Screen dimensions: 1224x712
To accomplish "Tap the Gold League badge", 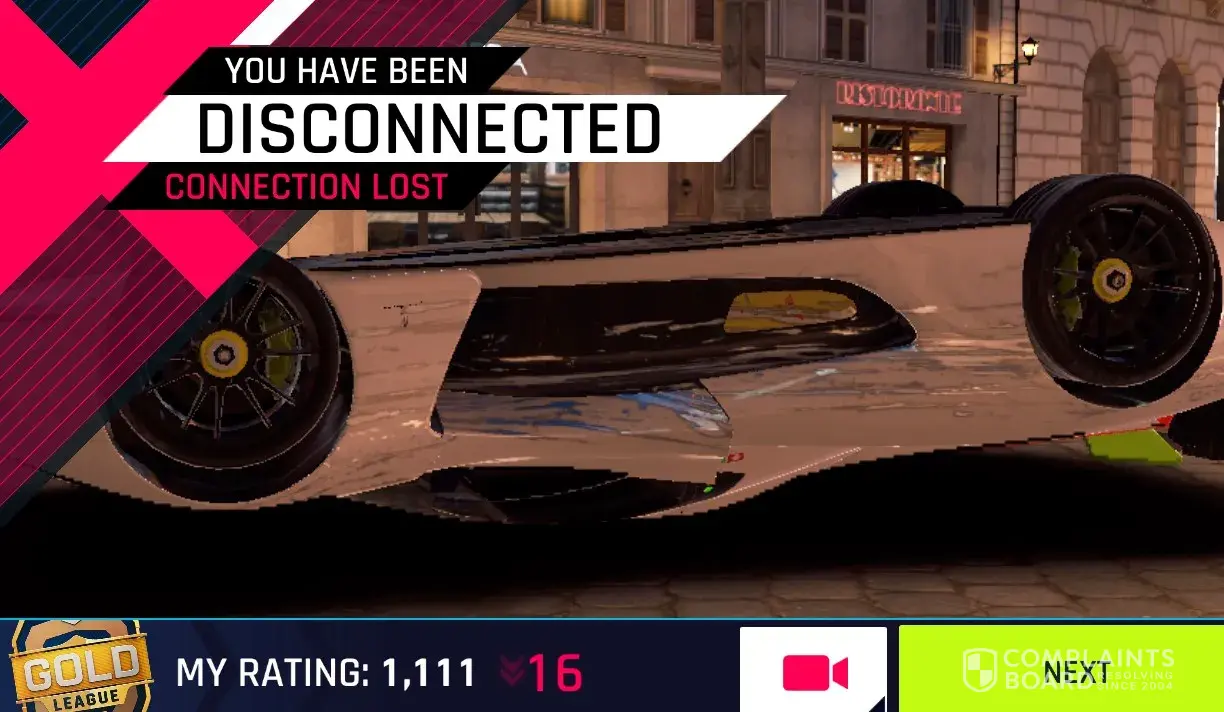I will point(80,668).
